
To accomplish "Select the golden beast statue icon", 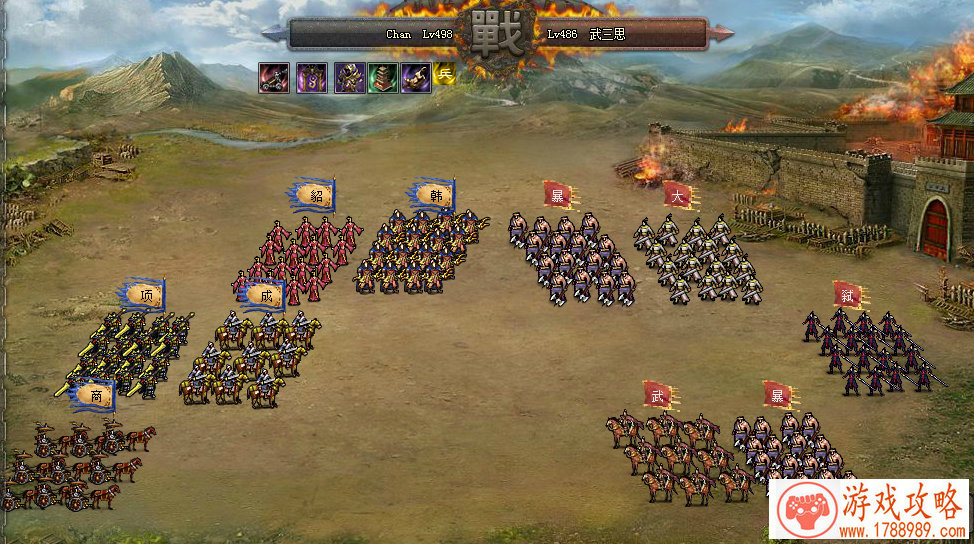I will click(x=416, y=78).
